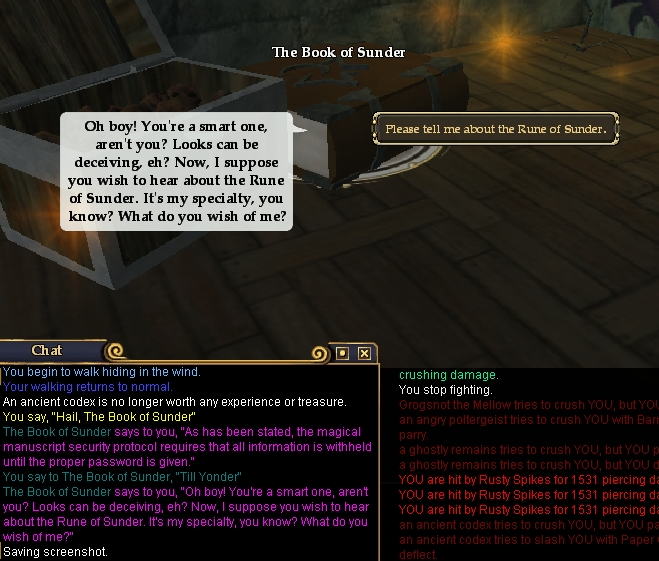This screenshot has height=561, width=659.
Task: Close the Chat window
Action: (365, 353)
